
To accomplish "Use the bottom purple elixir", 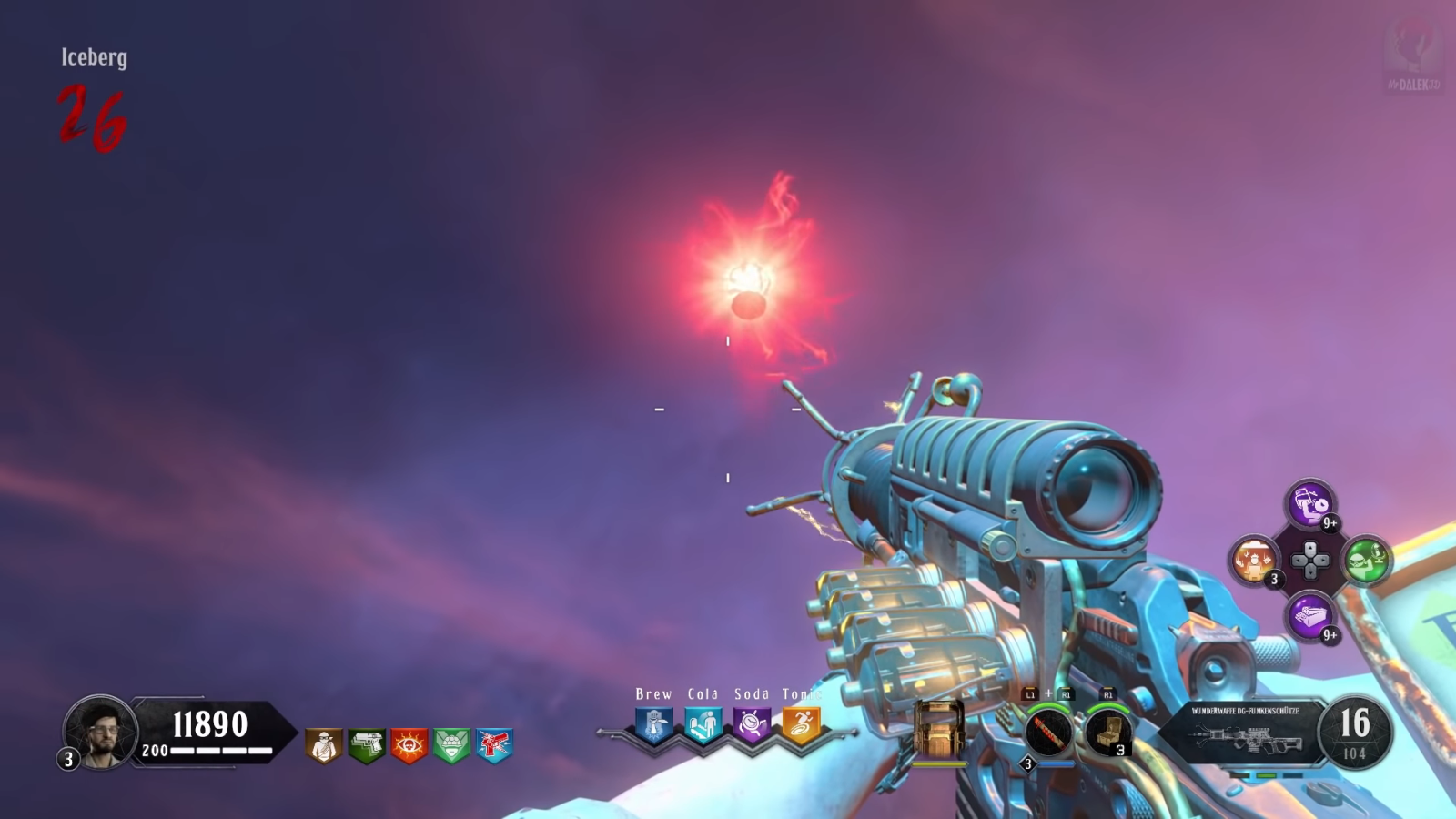I will [1310, 616].
